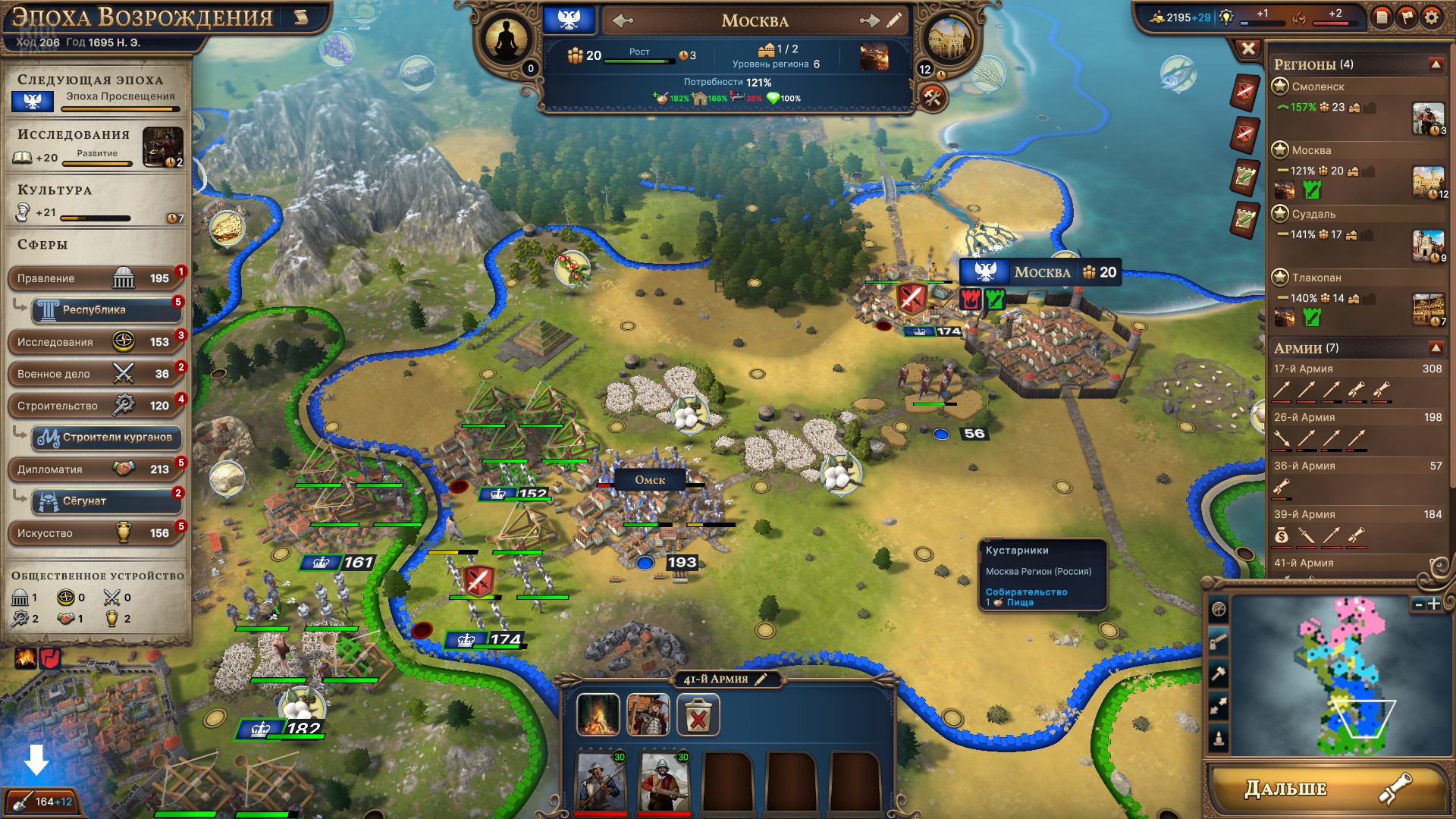Click the Дальше end turn button
Image resolution: width=1456 pixels, height=819 pixels.
(1326, 789)
